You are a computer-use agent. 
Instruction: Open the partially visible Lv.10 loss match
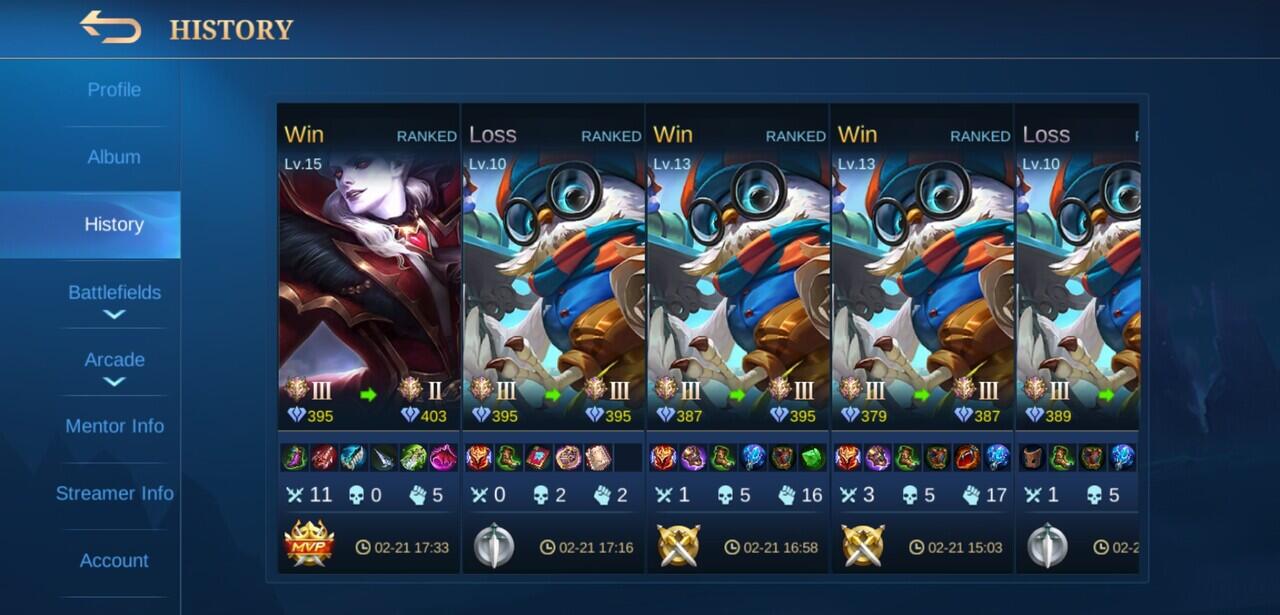tap(1078, 300)
